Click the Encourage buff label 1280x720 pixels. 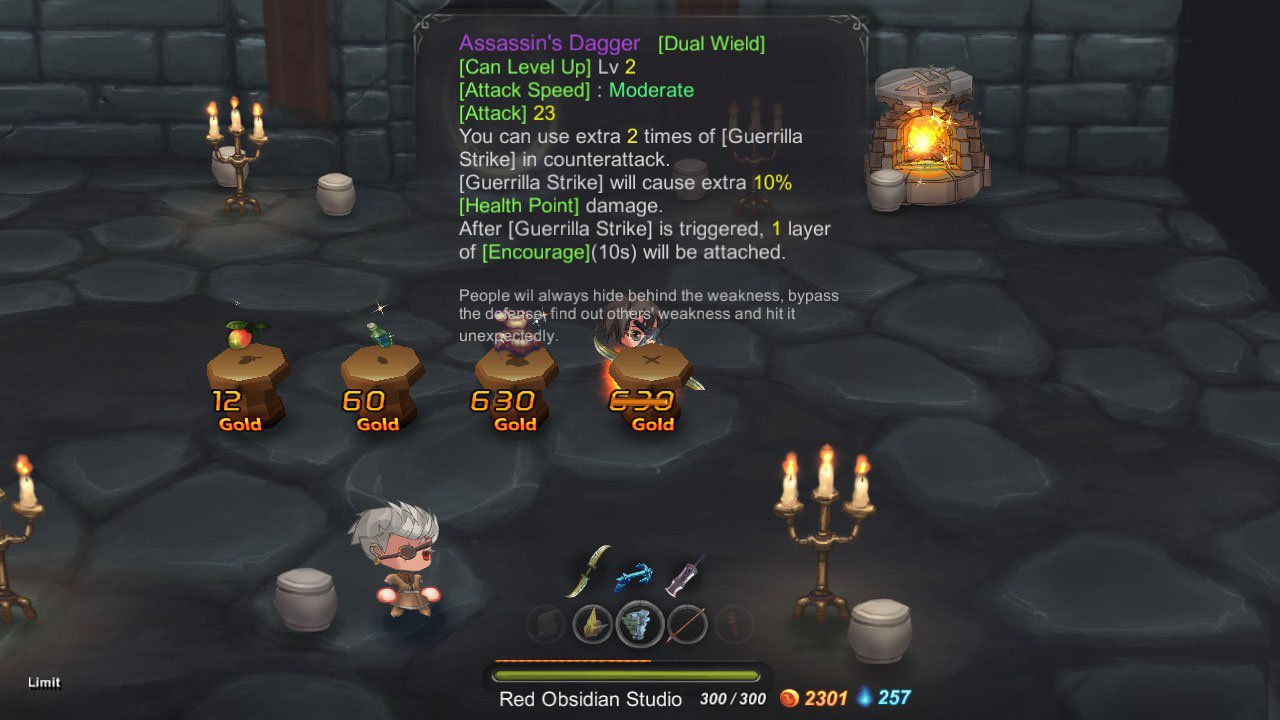click(x=536, y=252)
